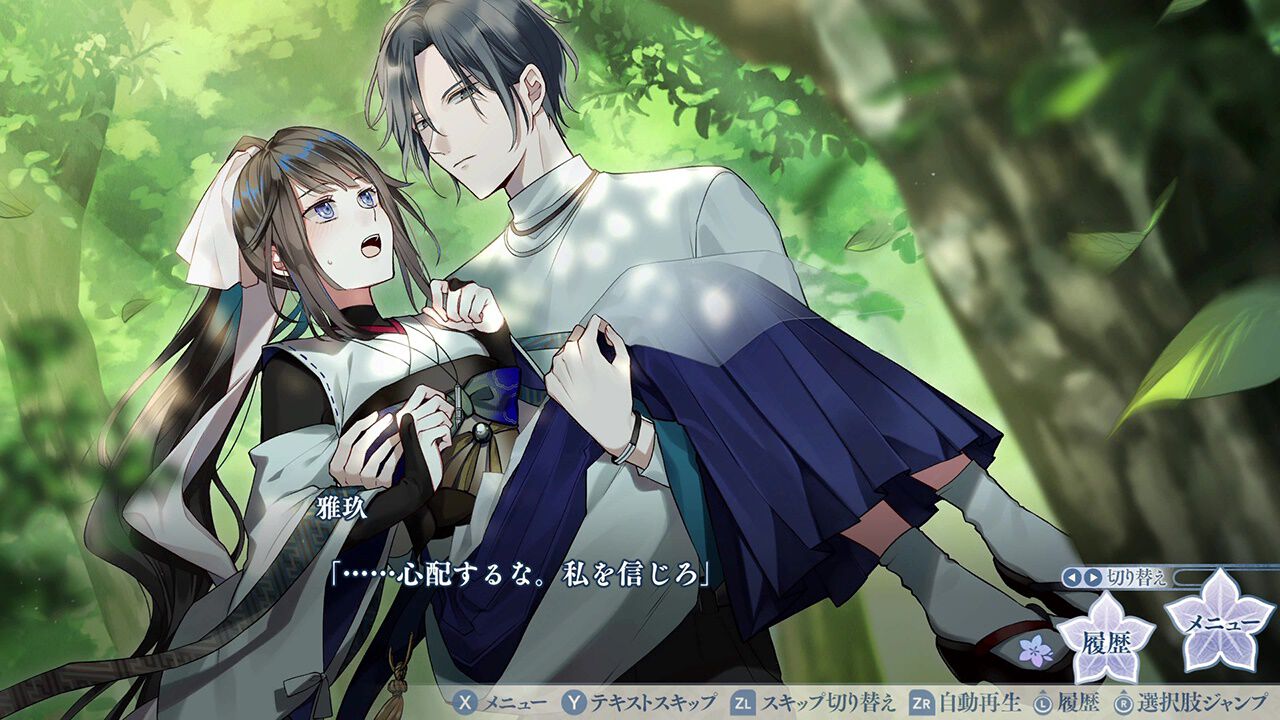Click the left arrow of the 切り替え switcher

1070,577
